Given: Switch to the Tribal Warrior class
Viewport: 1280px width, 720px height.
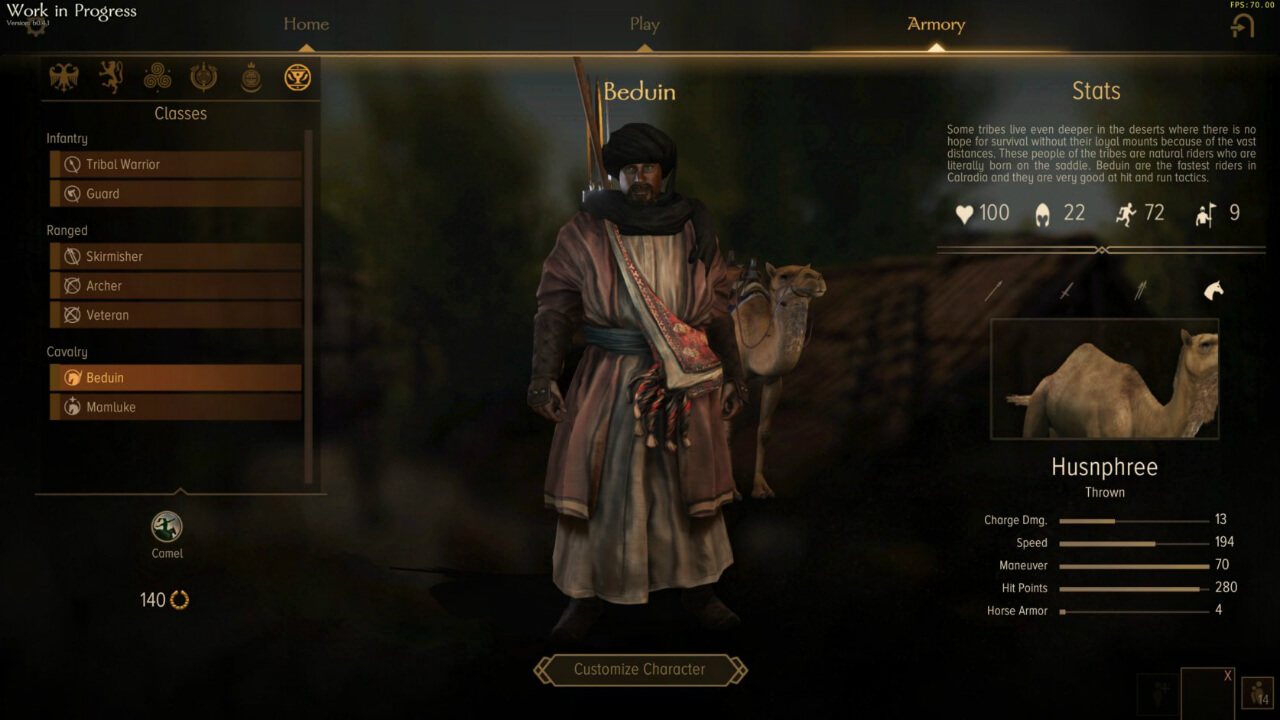Looking at the screenshot, I should [175, 164].
